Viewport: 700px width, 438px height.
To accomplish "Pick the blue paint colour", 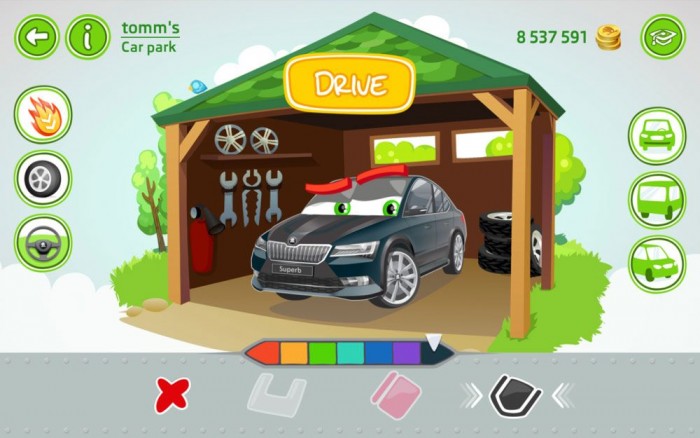I will [x=378, y=353].
